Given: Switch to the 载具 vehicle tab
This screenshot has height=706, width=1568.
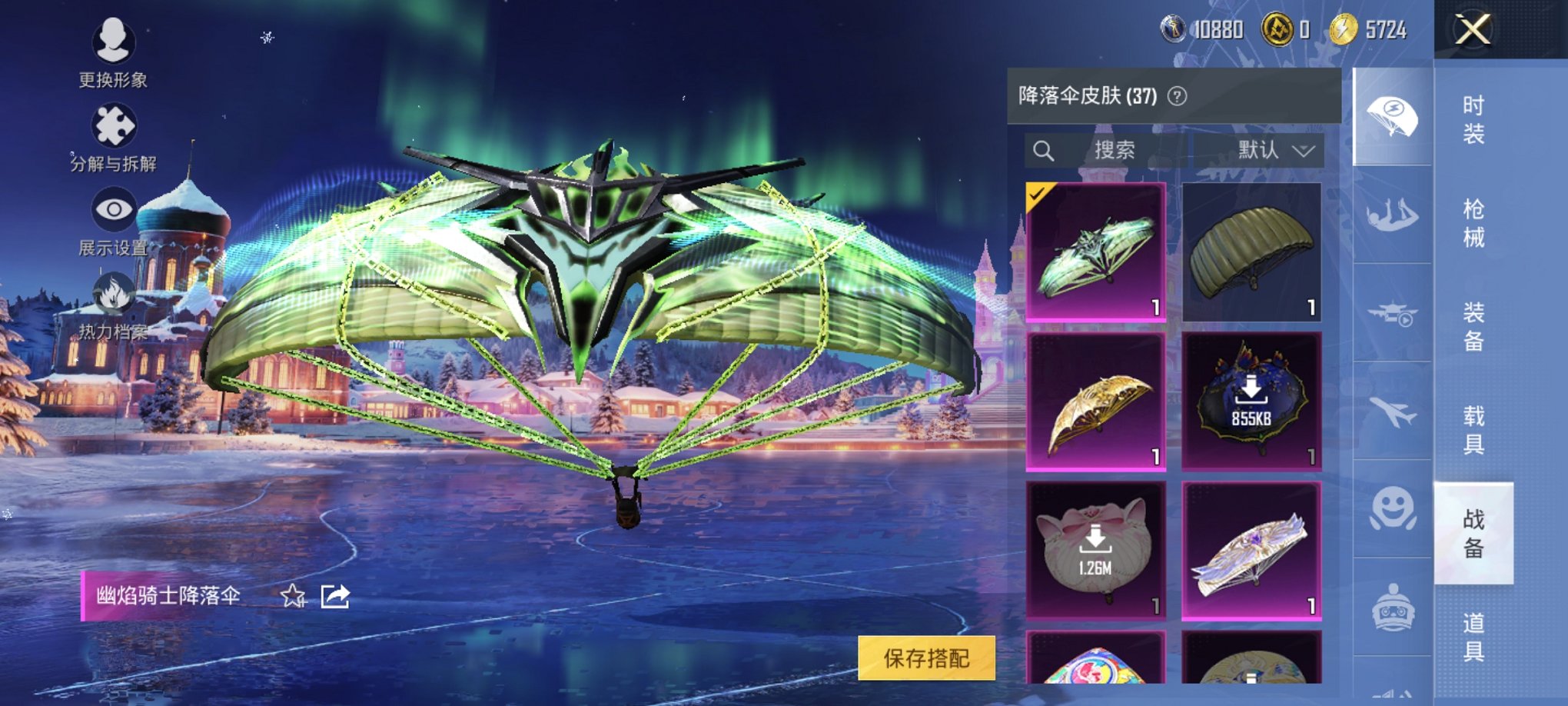Looking at the screenshot, I should click(1474, 429).
